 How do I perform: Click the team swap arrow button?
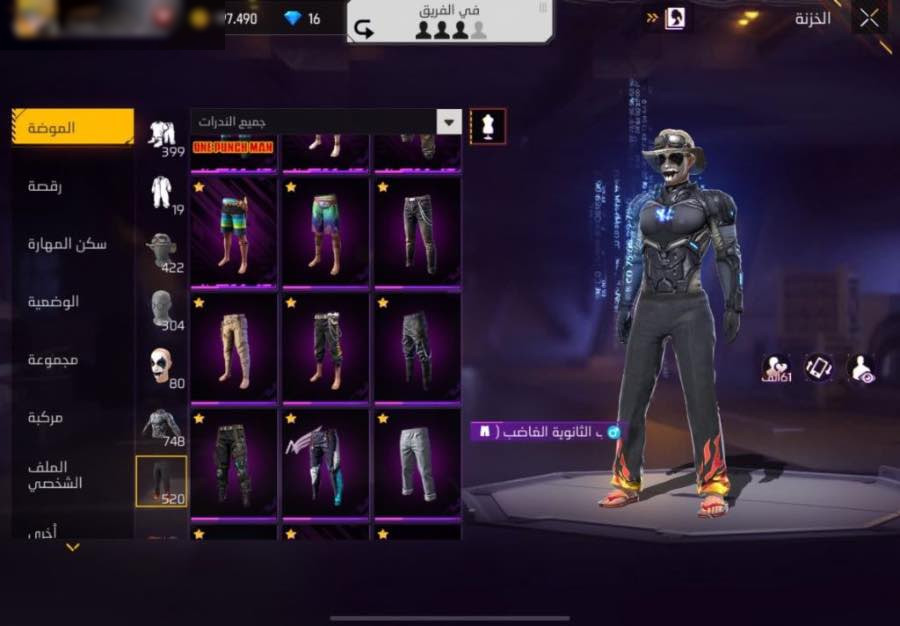point(364,30)
